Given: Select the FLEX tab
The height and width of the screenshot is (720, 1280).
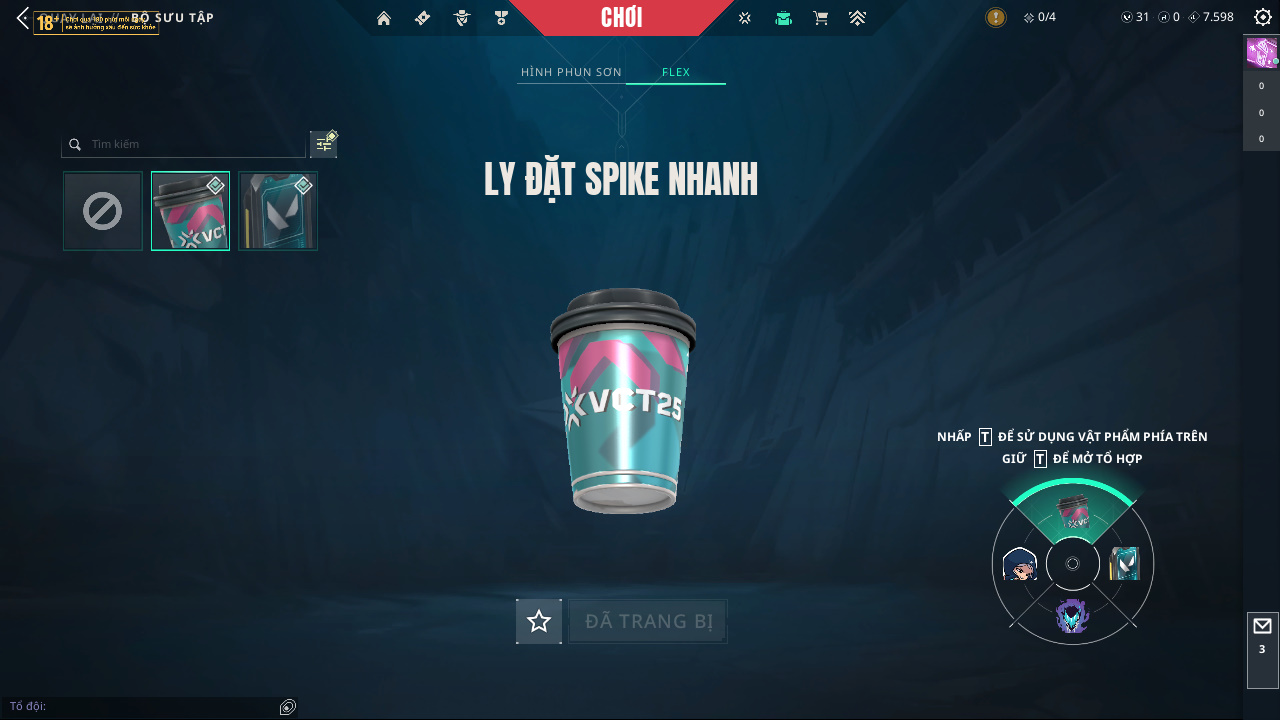Looking at the screenshot, I should (676, 72).
